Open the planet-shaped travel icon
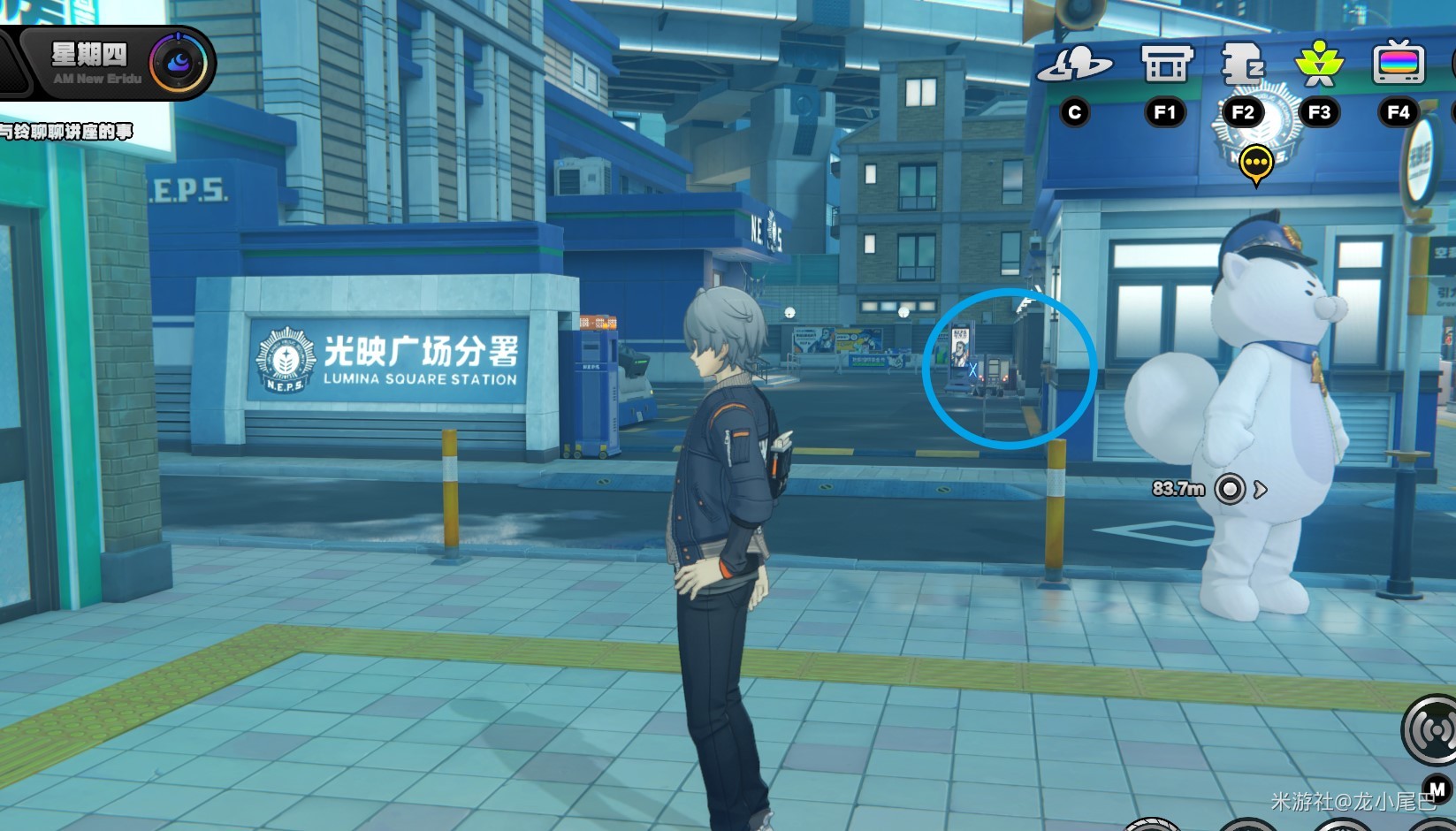1456x831 pixels. pyautogui.click(x=1074, y=65)
